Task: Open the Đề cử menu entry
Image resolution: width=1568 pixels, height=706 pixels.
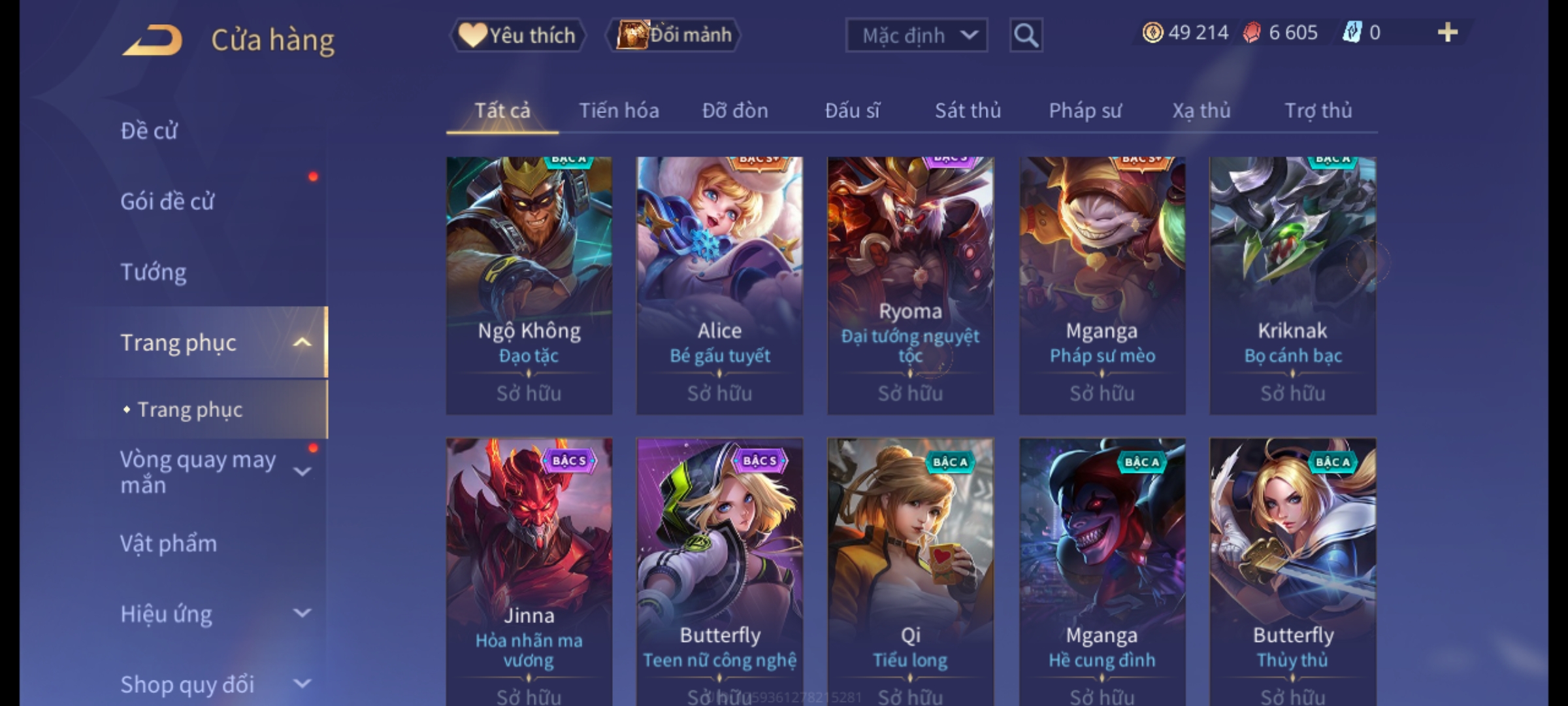Action: (x=149, y=131)
